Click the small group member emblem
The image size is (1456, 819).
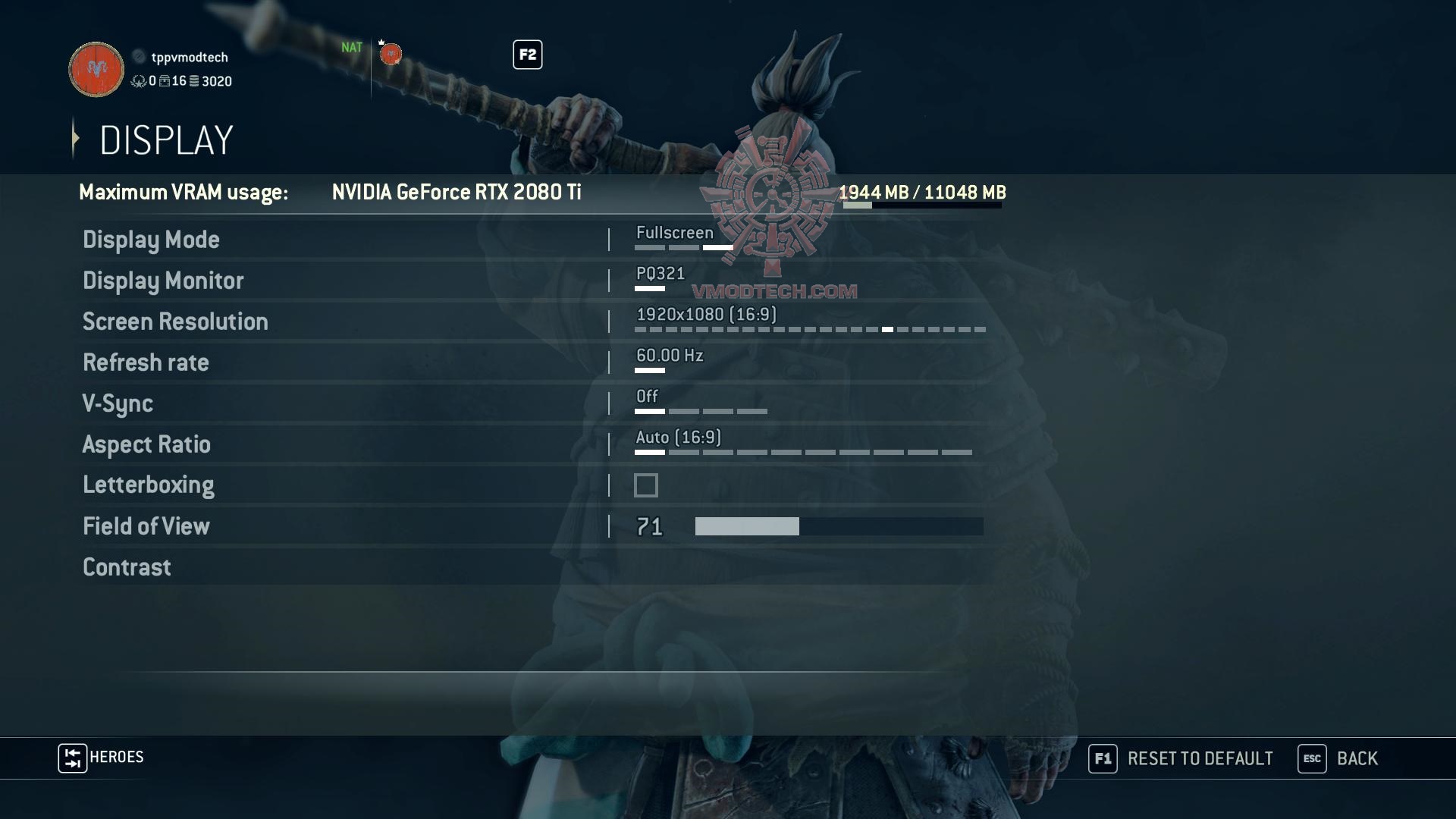391,54
